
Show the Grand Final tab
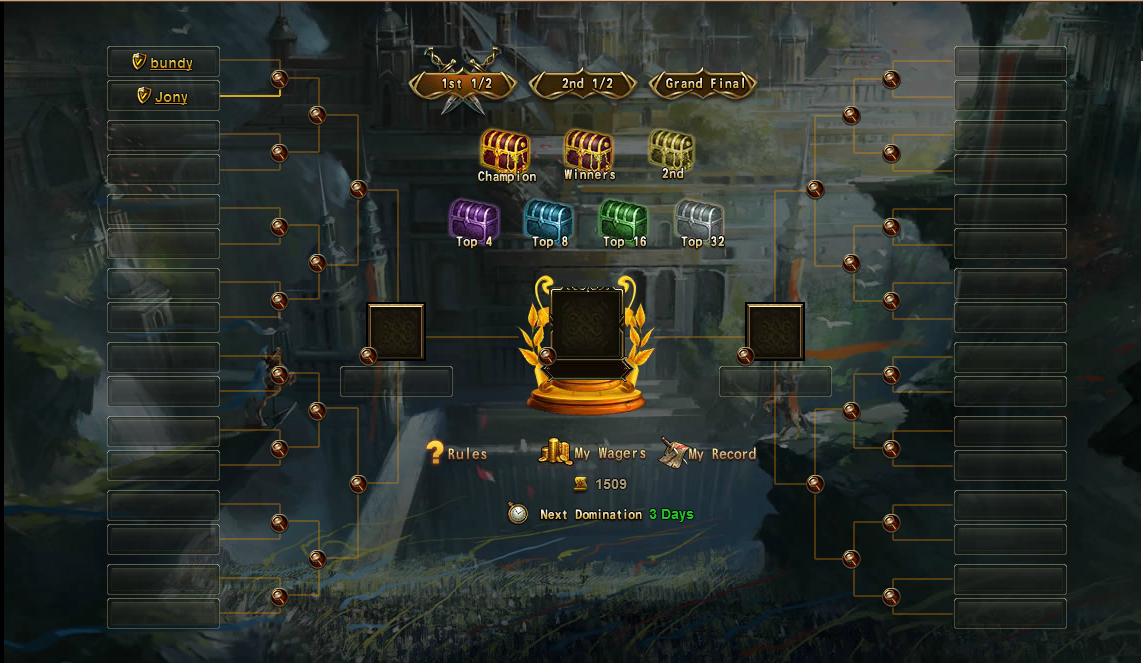[x=705, y=84]
